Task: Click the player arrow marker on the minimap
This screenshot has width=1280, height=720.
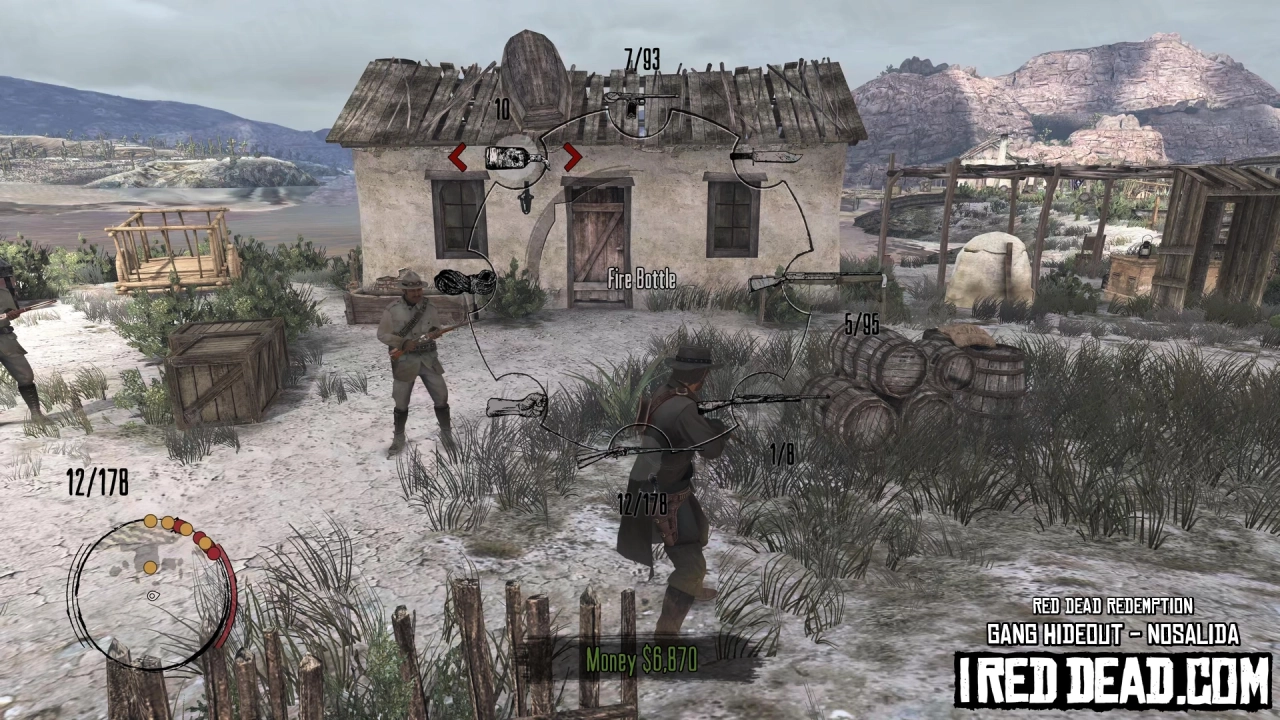Action: pos(152,596)
